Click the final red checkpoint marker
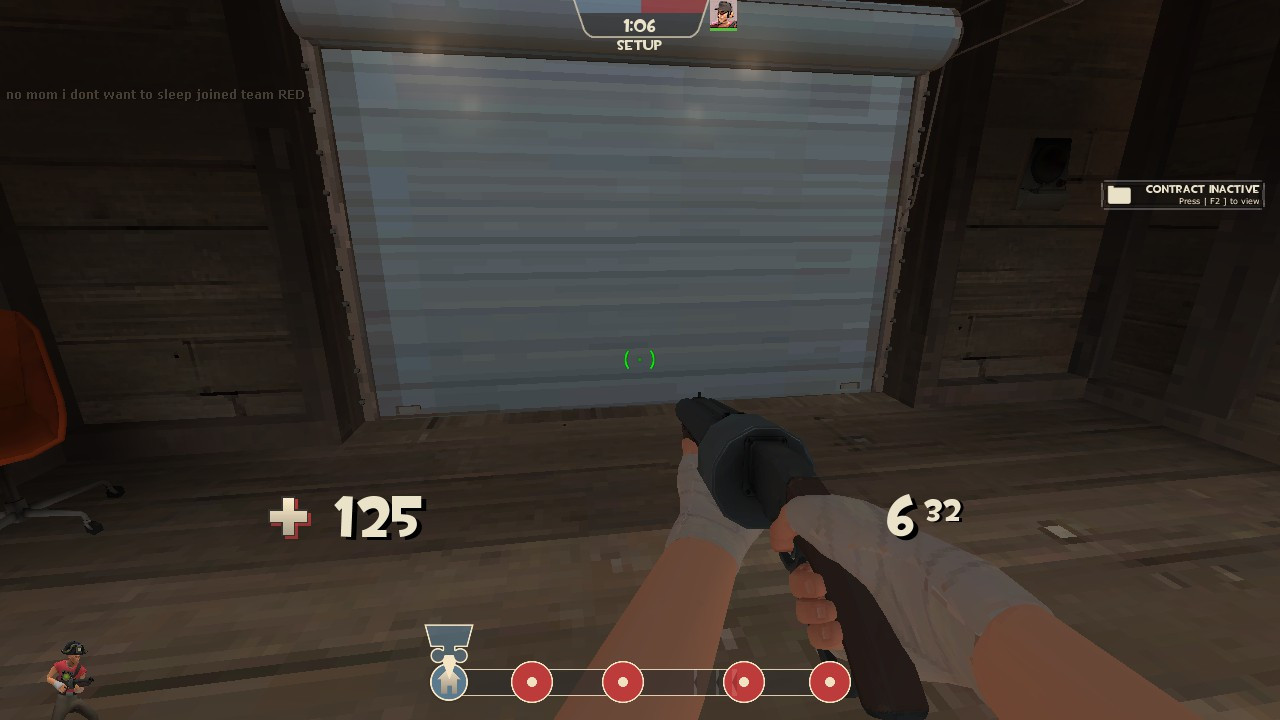Screen dimensions: 1280x720 click(830, 682)
